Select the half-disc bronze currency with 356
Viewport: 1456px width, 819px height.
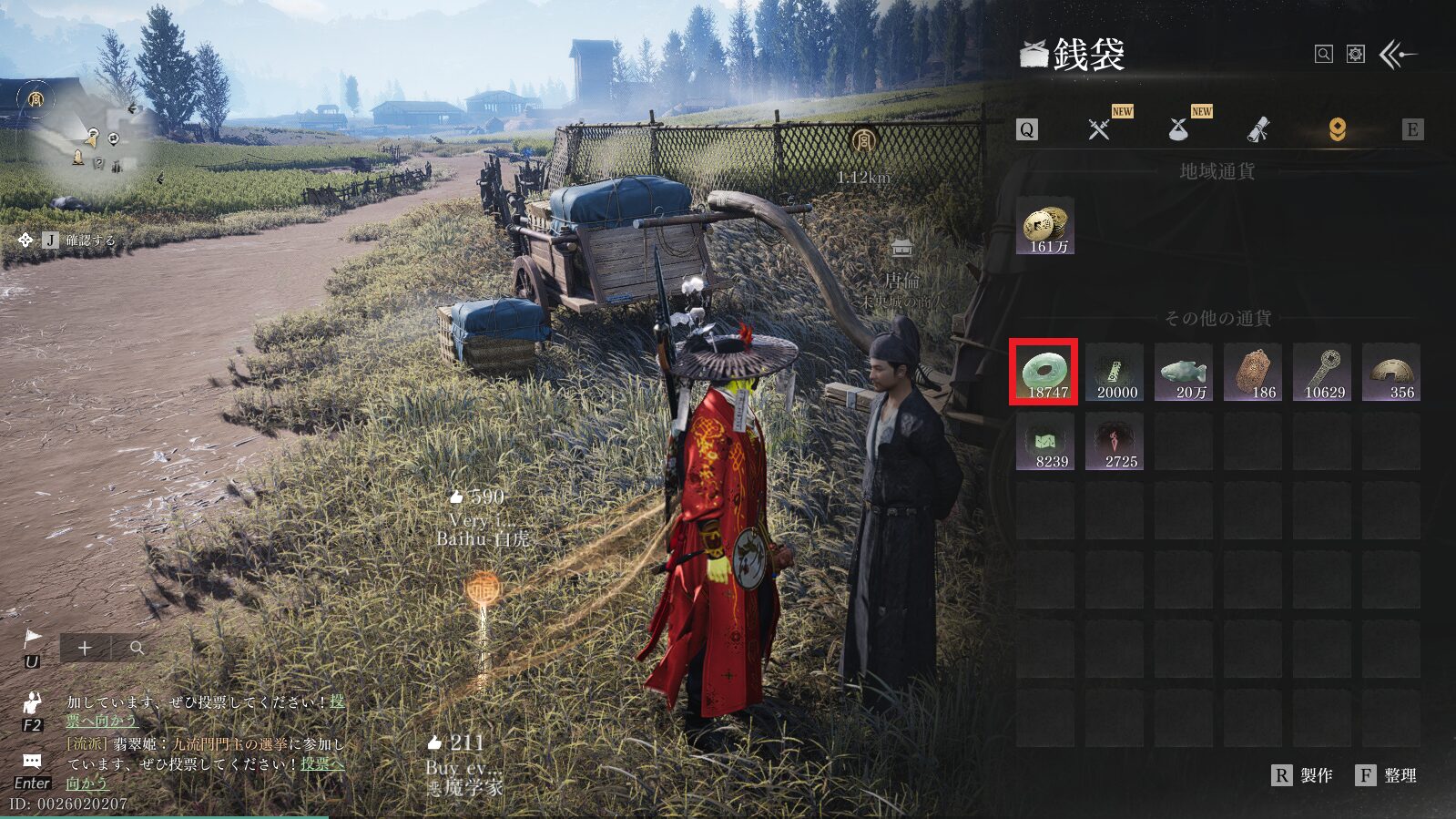[x=1390, y=372]
